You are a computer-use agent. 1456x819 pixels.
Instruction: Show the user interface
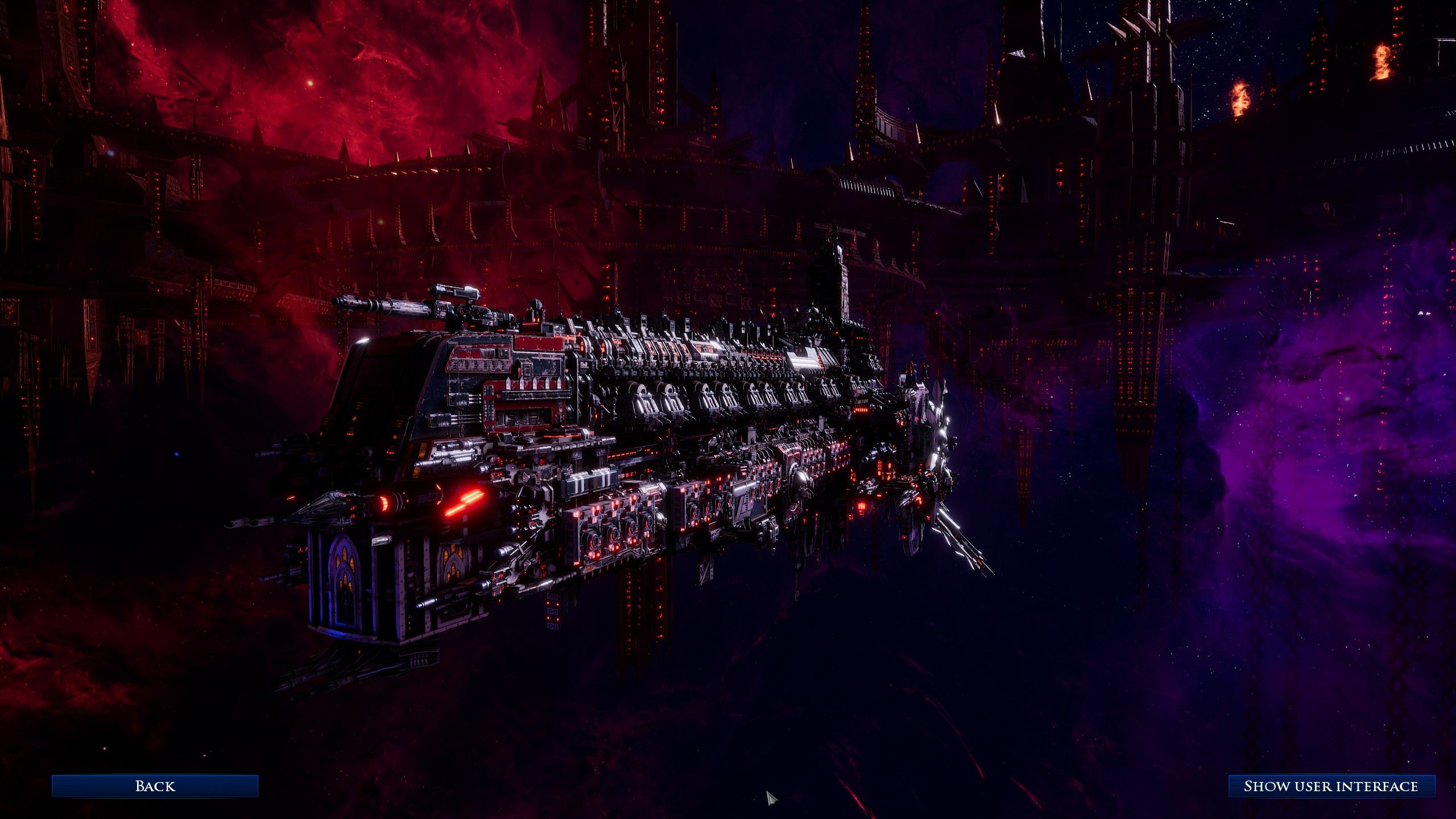click(x=1331, y=786)
